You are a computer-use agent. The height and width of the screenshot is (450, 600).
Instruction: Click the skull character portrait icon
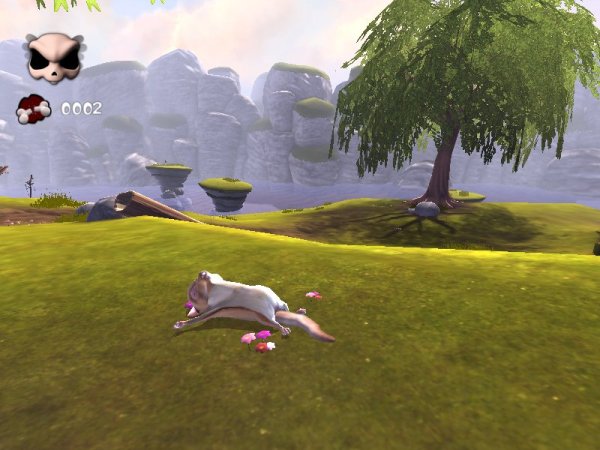[x=53, y=58]
